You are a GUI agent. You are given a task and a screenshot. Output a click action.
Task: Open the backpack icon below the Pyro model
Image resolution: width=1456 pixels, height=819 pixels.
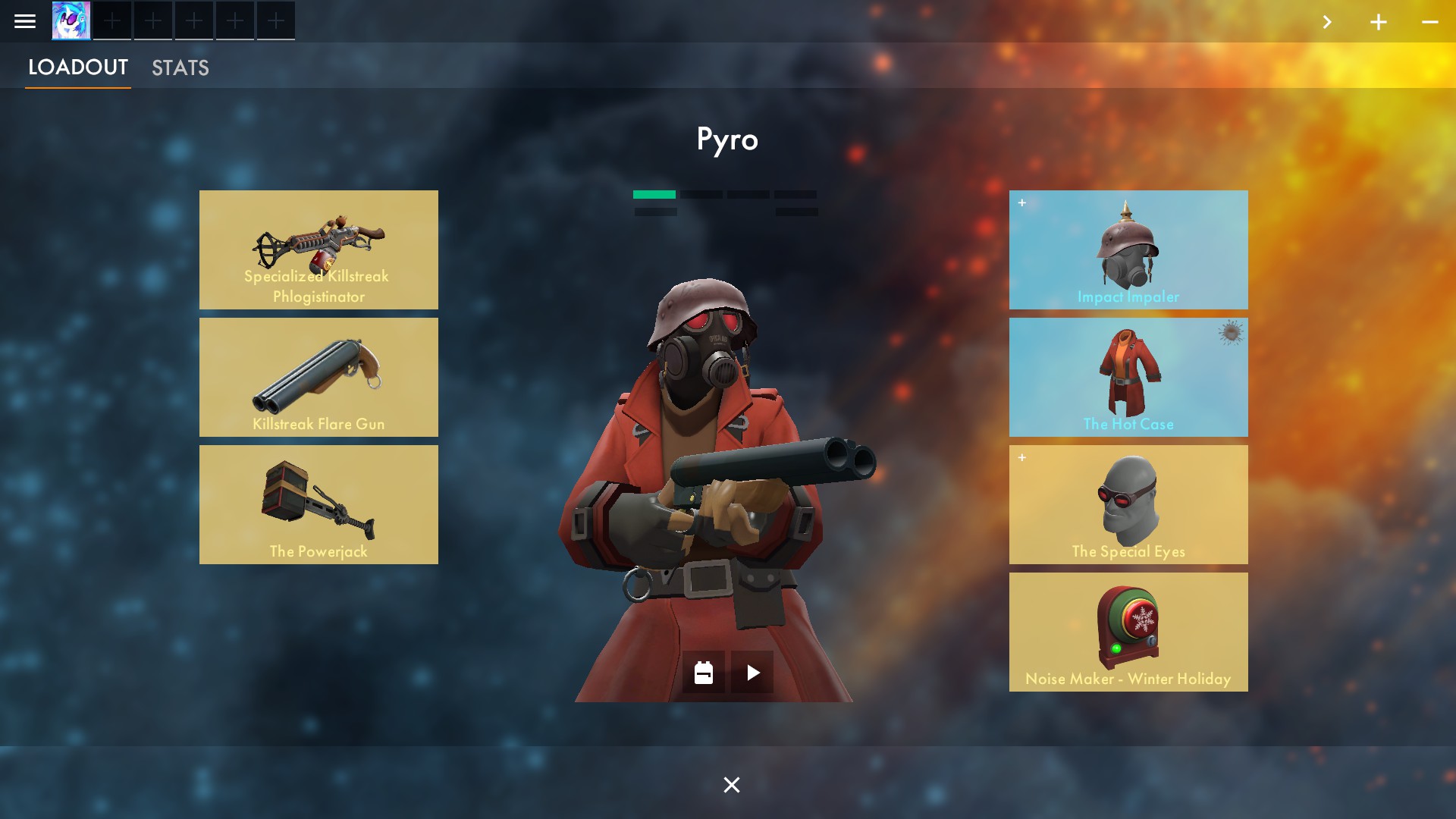click(703, 672)
